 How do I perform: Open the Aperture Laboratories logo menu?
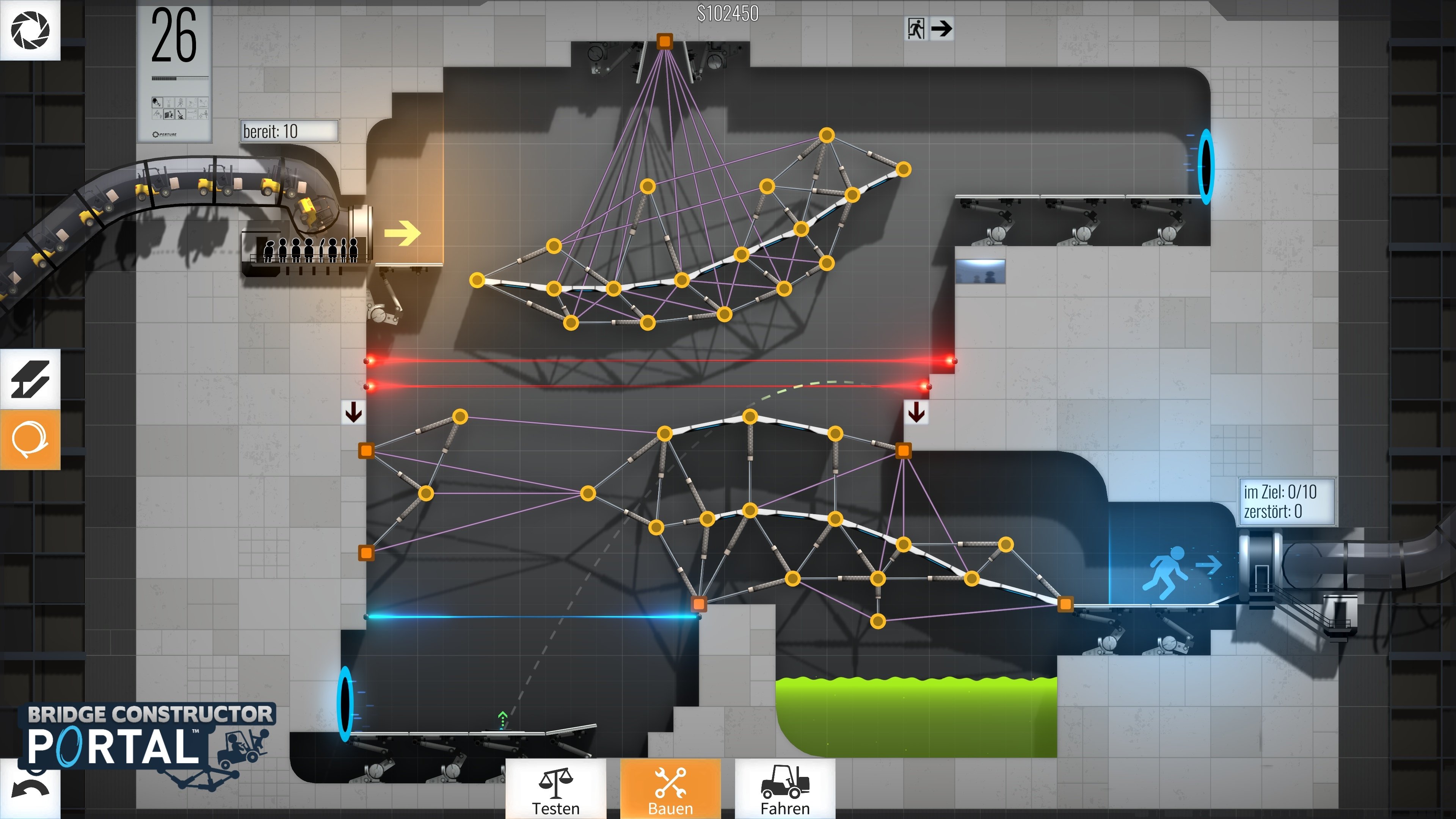pyautogui.click(x=31, y=31)
